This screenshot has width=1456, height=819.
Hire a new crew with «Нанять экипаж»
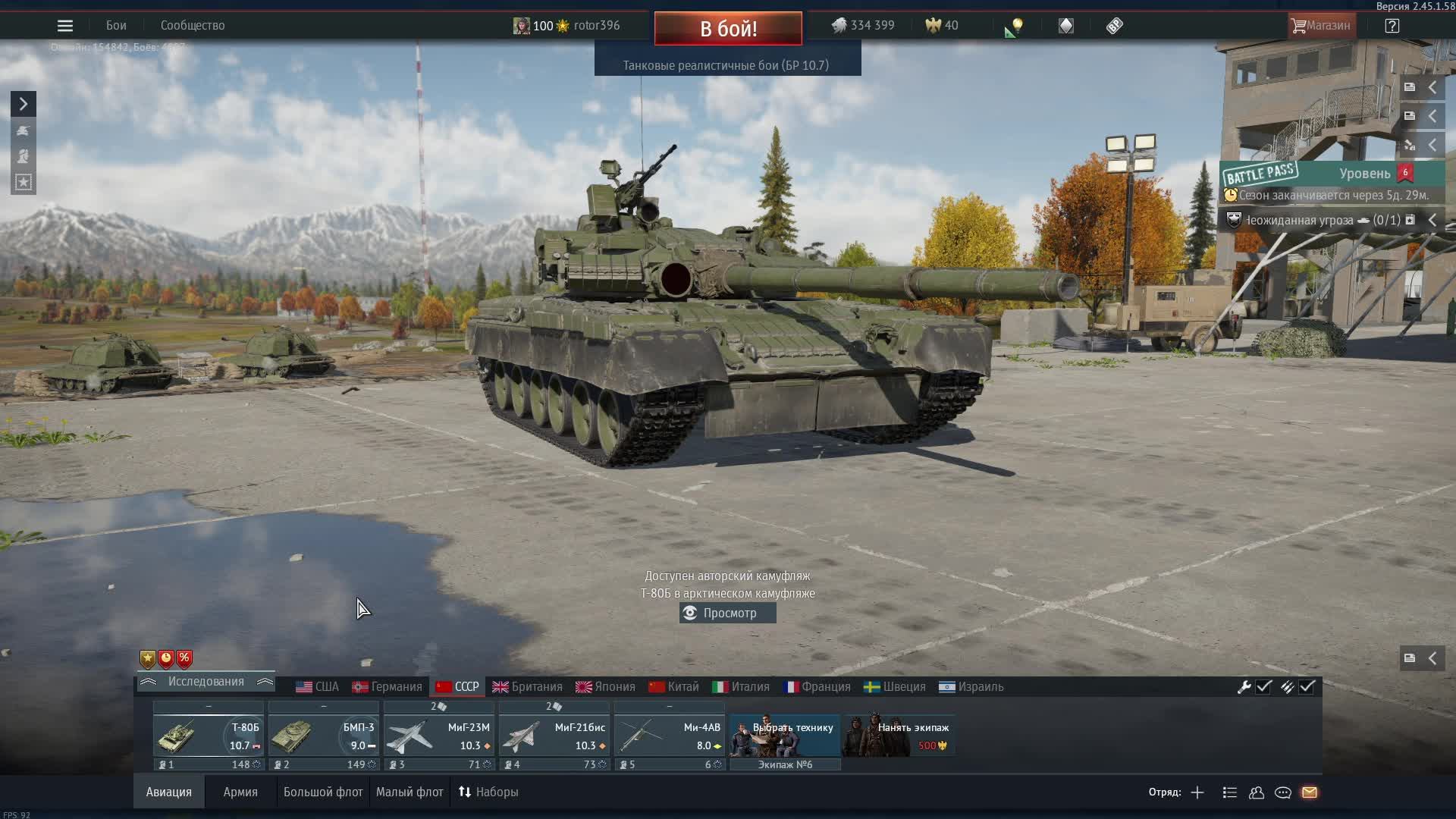(899, 736)
